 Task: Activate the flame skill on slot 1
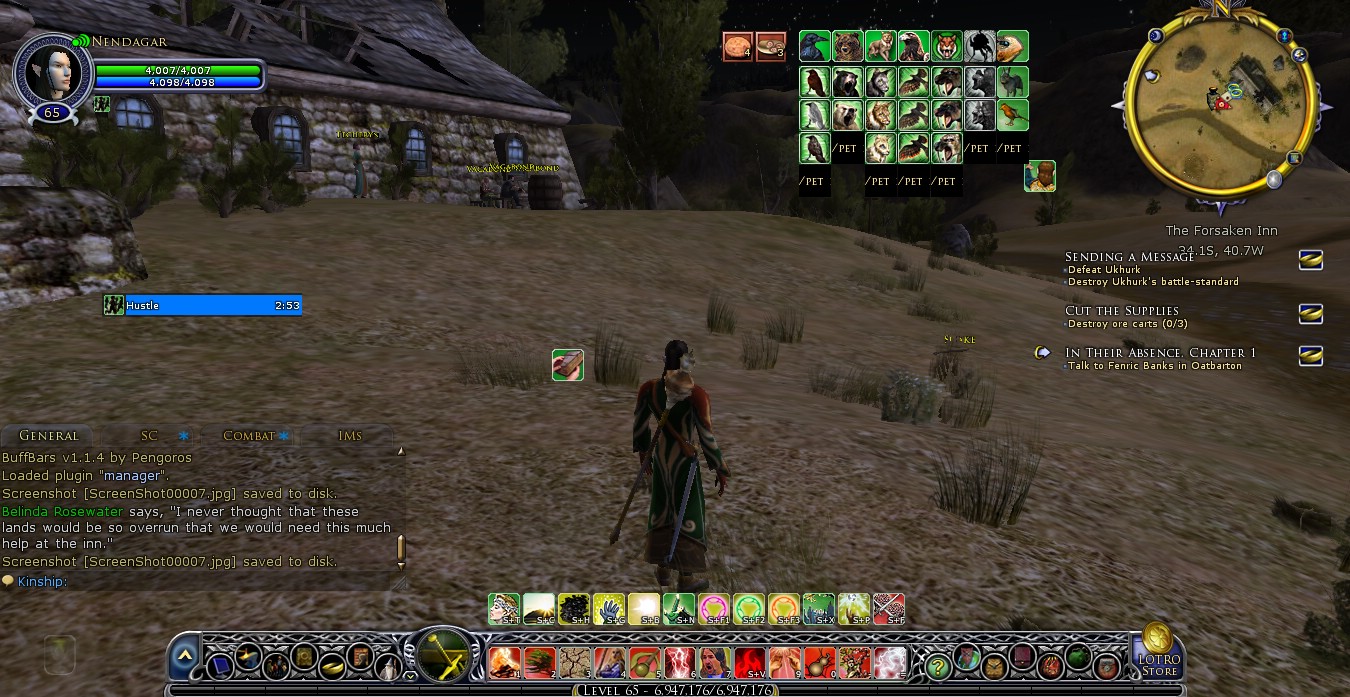pos(505,662)
